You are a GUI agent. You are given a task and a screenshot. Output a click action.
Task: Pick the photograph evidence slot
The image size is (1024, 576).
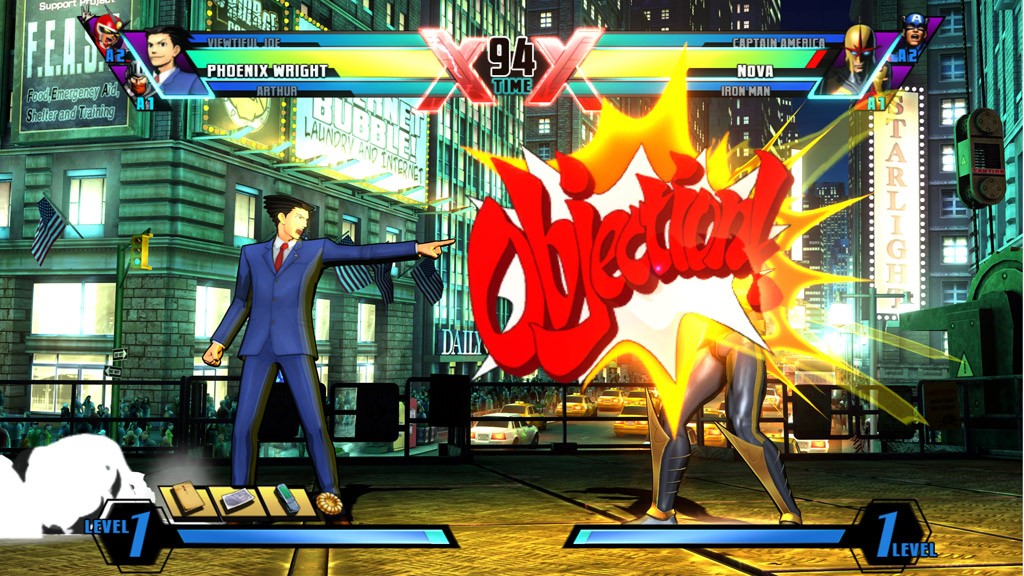[238, 499]
